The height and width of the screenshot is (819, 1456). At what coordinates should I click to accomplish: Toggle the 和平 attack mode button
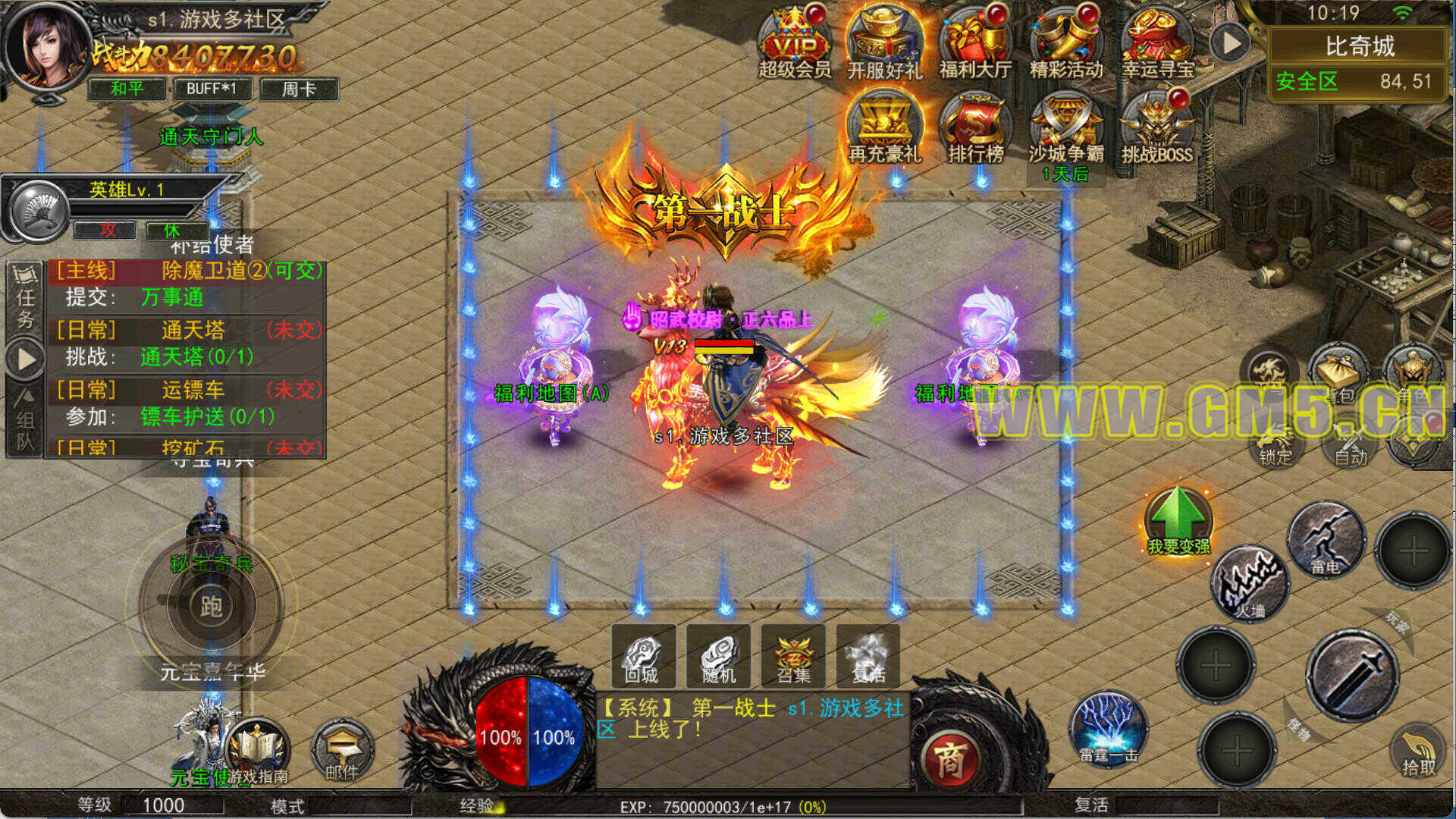tap(127, 89)
